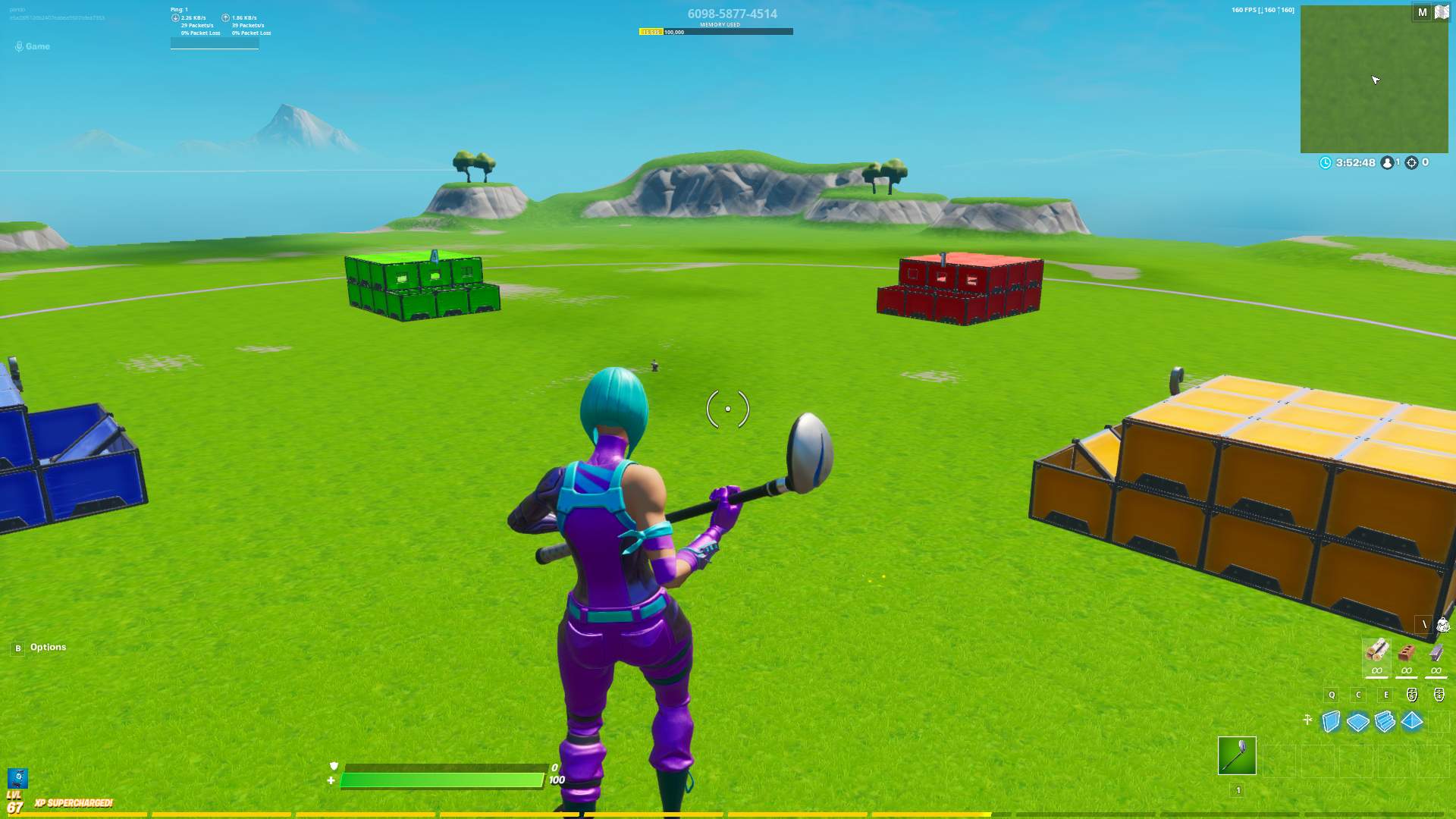Select the stairs build piece icon
This screenshot has width=1456, height=819.
point(1385,720)
